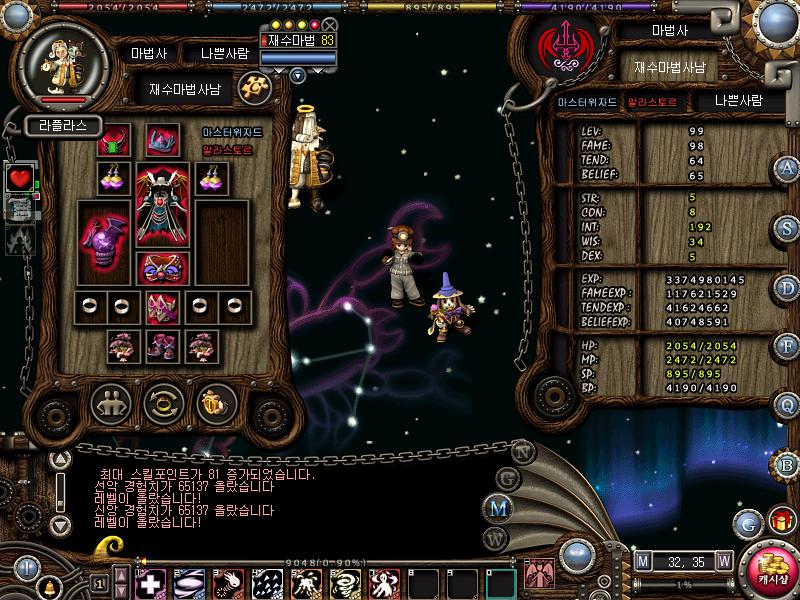The width and height of the screenshot is (800, 600).
Task: Open the two-figures button on equipment panel
Action: click(x=111, y=403)
